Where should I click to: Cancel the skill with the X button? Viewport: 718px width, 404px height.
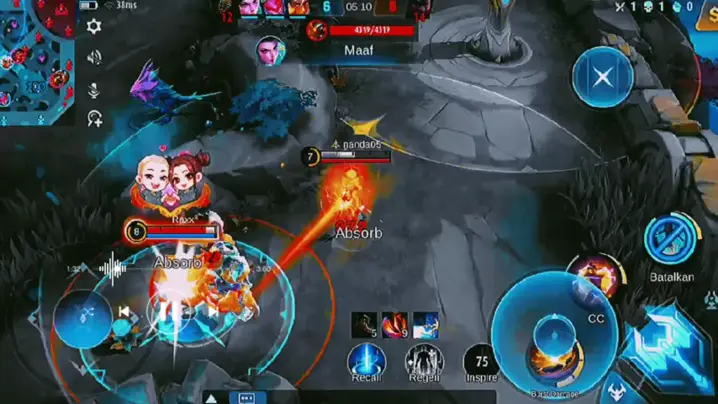[601, 76]
